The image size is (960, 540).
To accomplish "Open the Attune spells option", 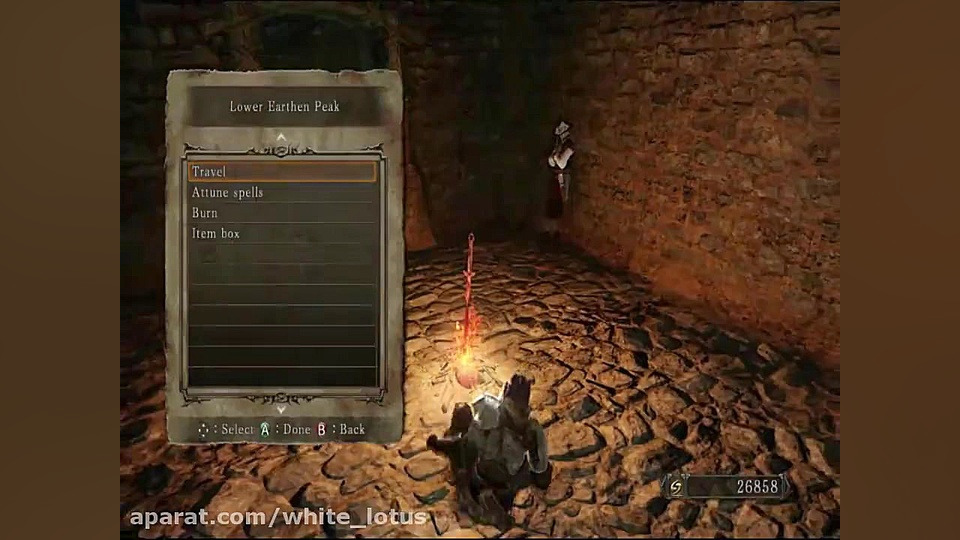I will [x=282, y=192].
